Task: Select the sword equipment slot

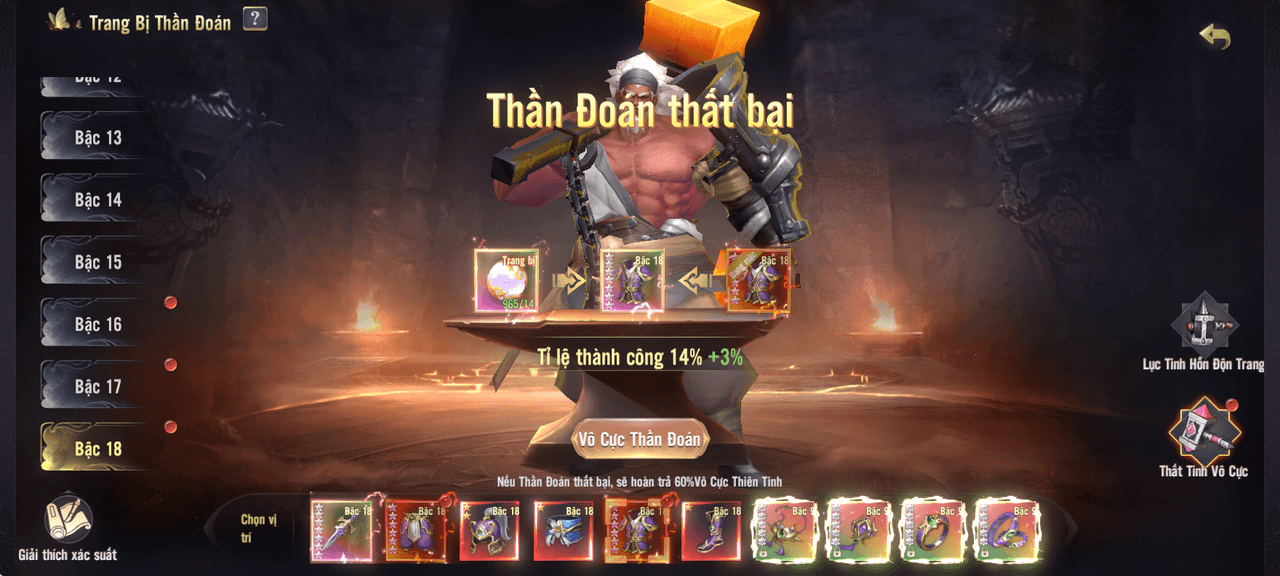Action: pos(341,530)
